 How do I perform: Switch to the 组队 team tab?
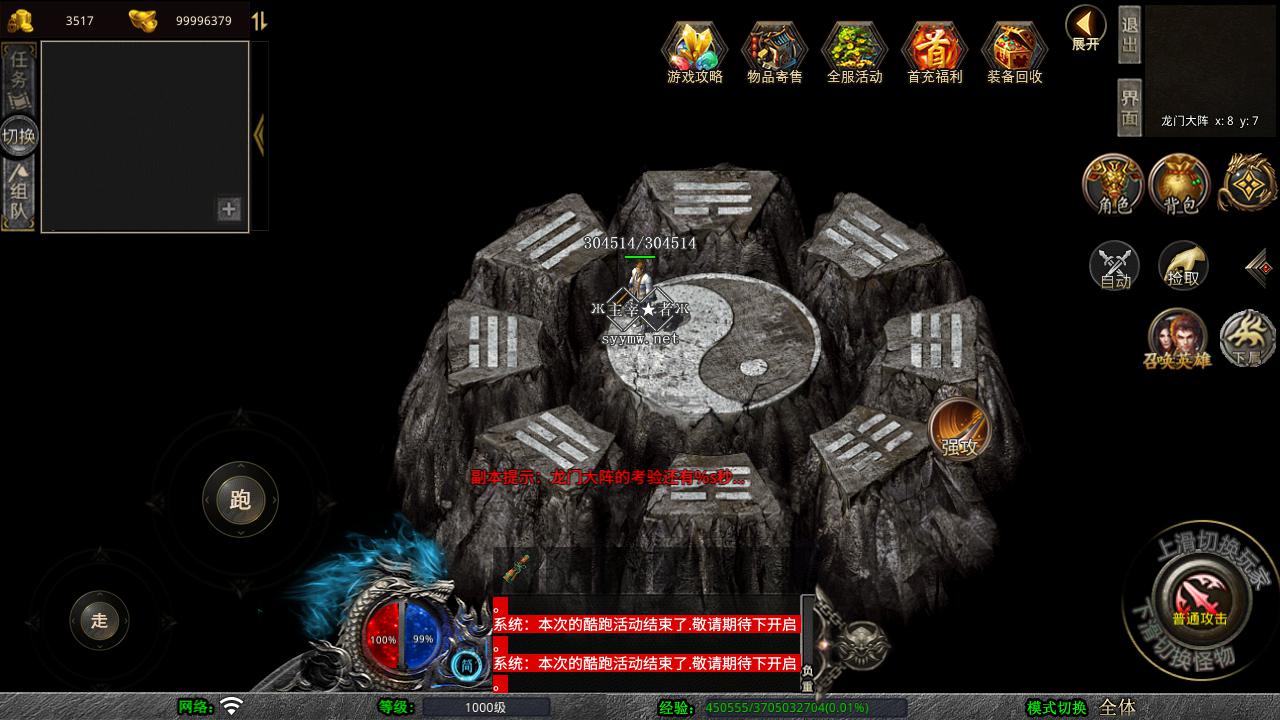(19, 195)
